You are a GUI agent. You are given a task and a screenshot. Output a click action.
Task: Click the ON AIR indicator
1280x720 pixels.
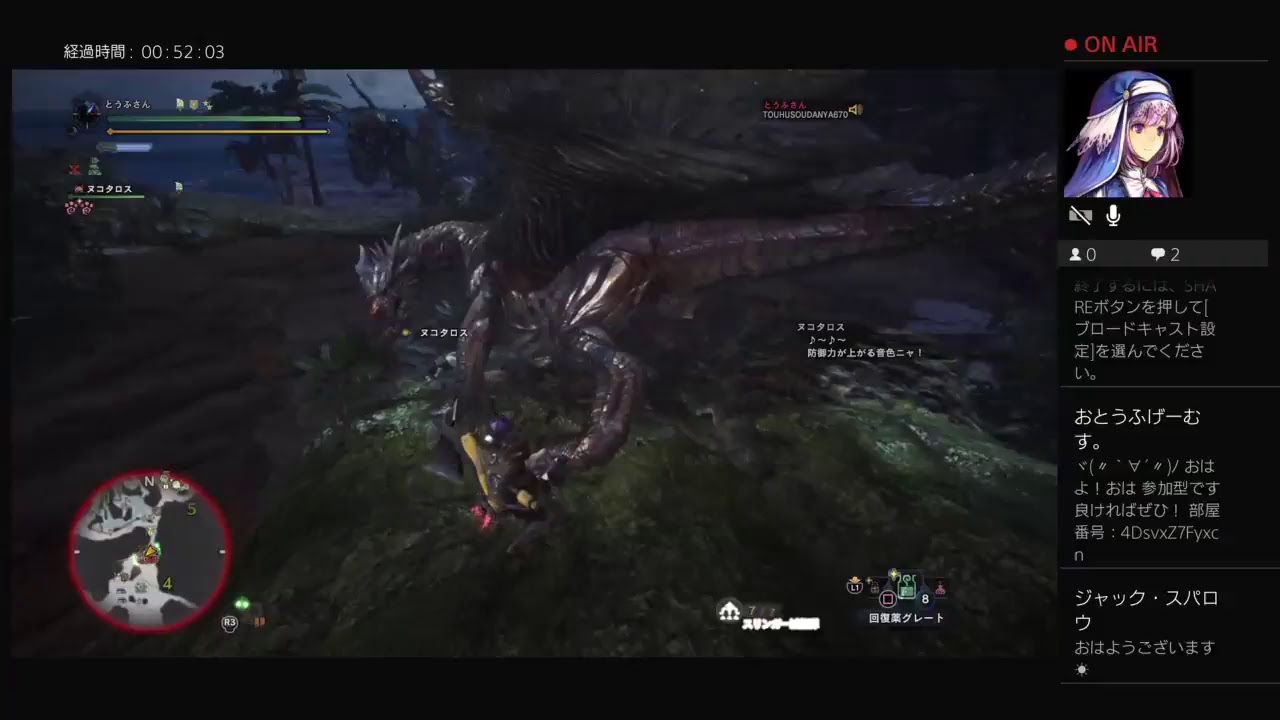coord(1113,44)
